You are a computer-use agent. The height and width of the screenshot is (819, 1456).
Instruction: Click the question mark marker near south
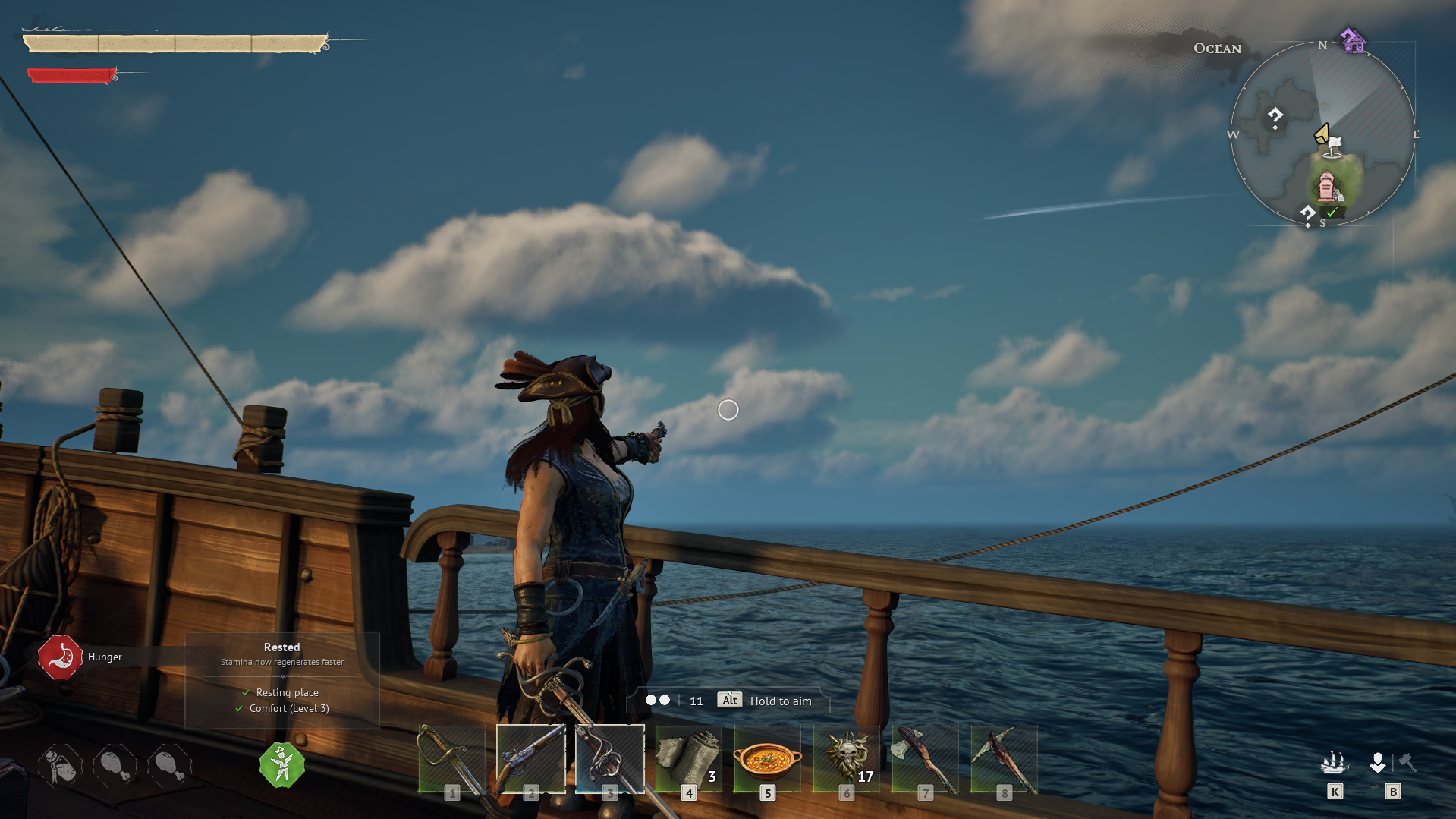(1307, 215)
